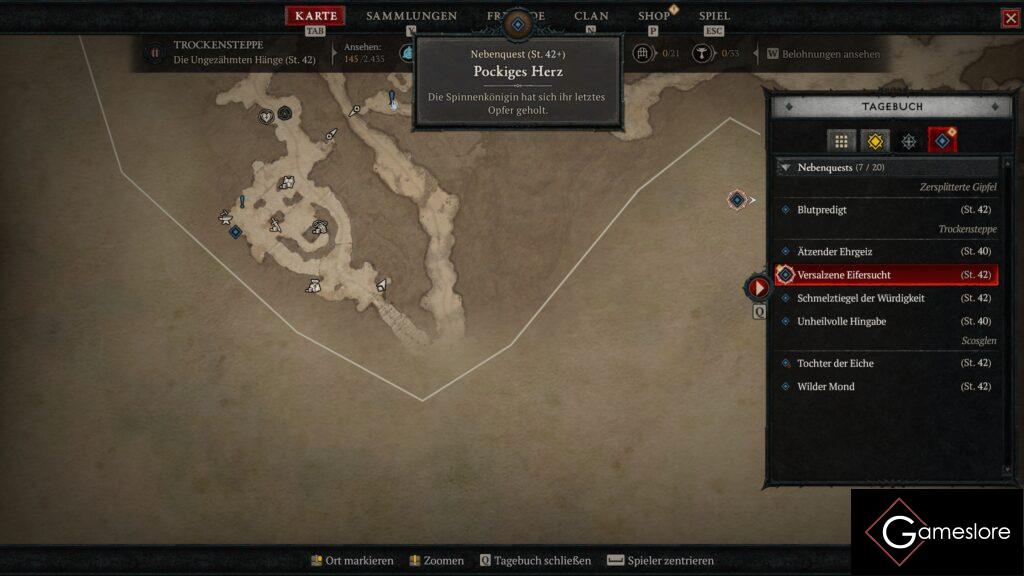Open the Clan tab

591,16
